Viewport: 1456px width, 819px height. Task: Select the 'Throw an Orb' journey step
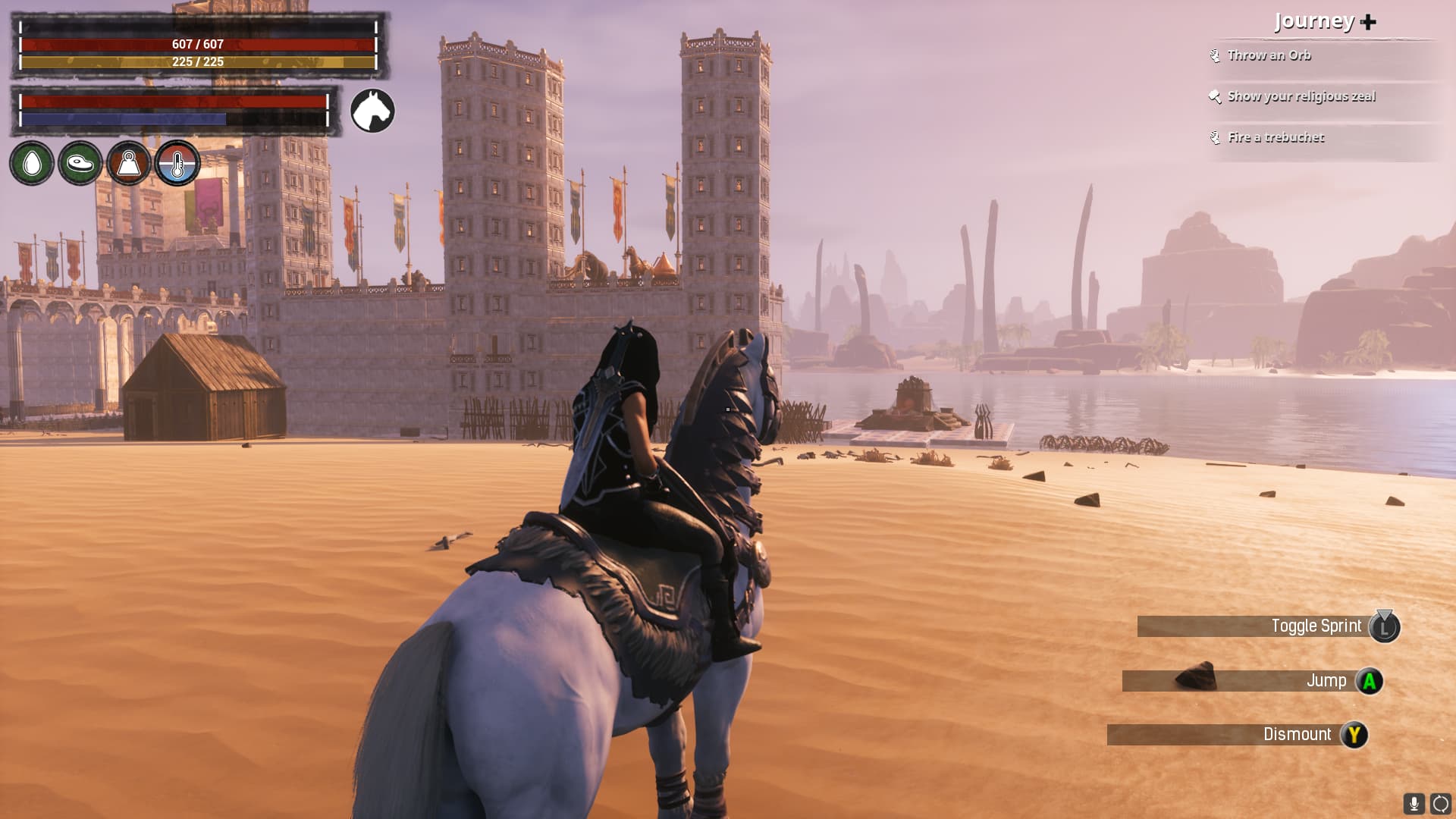[1269, 55]
